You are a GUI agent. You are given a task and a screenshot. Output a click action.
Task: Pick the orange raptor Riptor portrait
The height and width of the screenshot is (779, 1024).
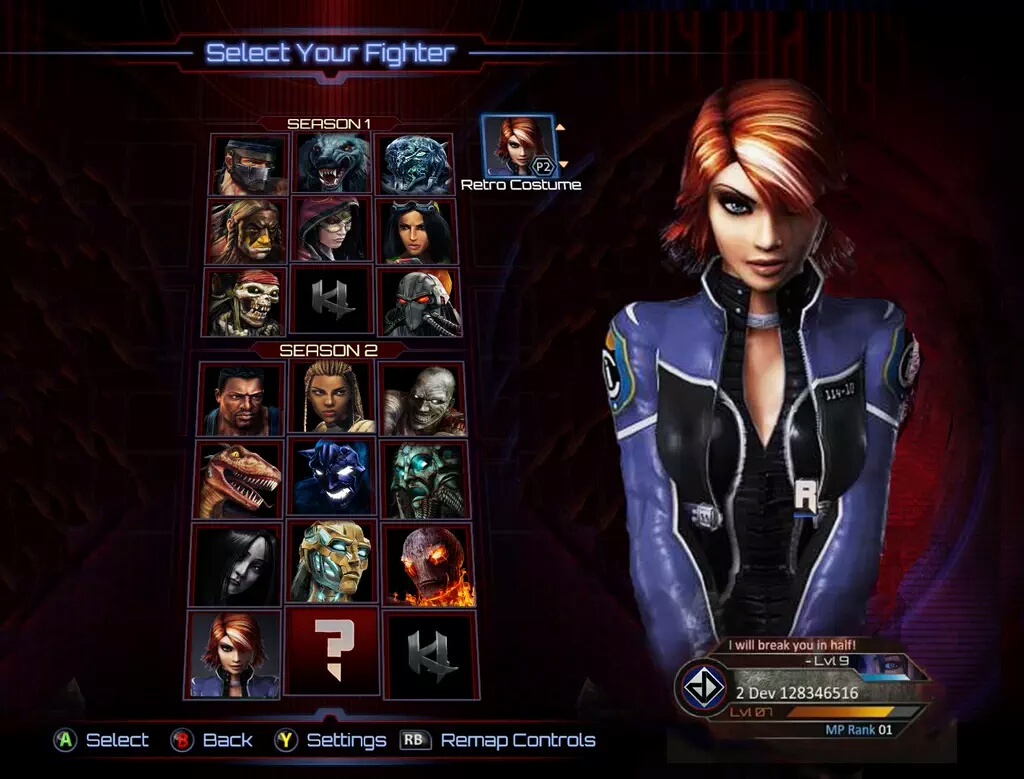pos(238,479)
